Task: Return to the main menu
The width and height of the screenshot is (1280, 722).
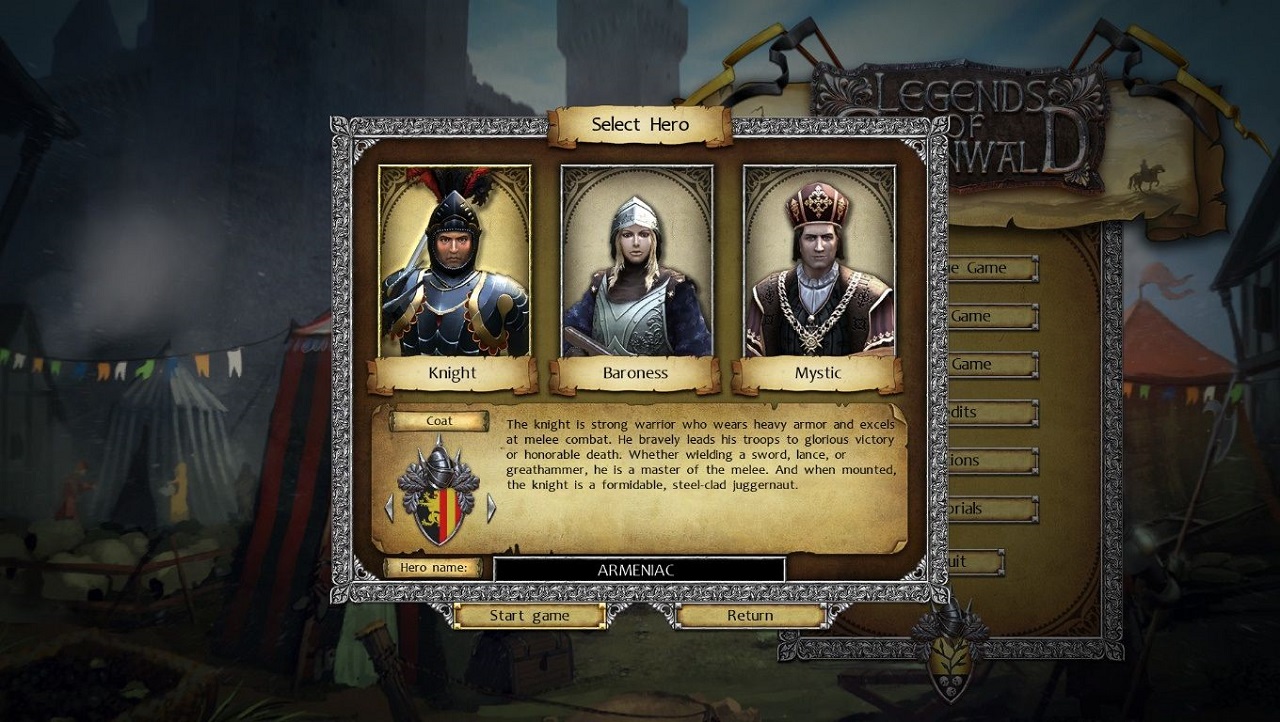Action: [750, 616]
